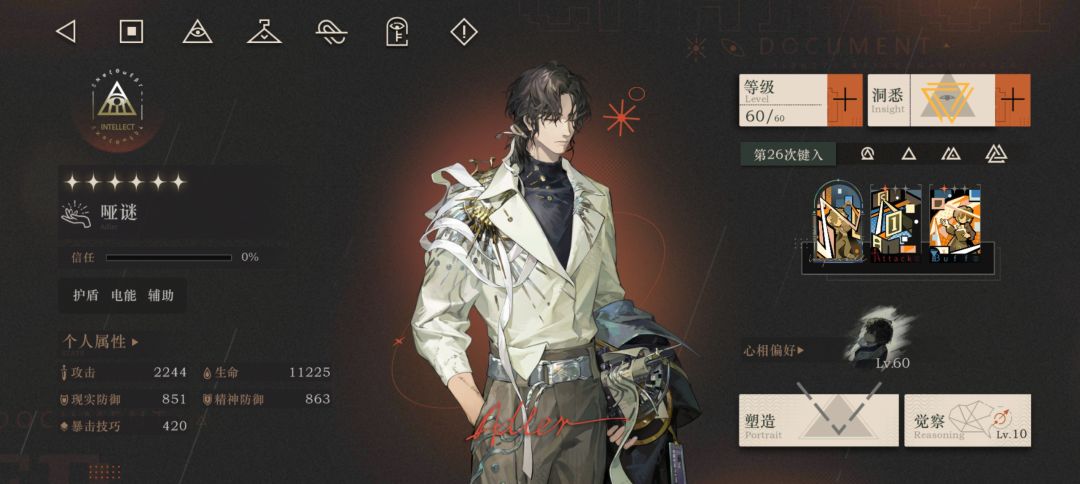Select the Attack incantation card
This screenshot has height=484, width=1080.
[896, 226]
